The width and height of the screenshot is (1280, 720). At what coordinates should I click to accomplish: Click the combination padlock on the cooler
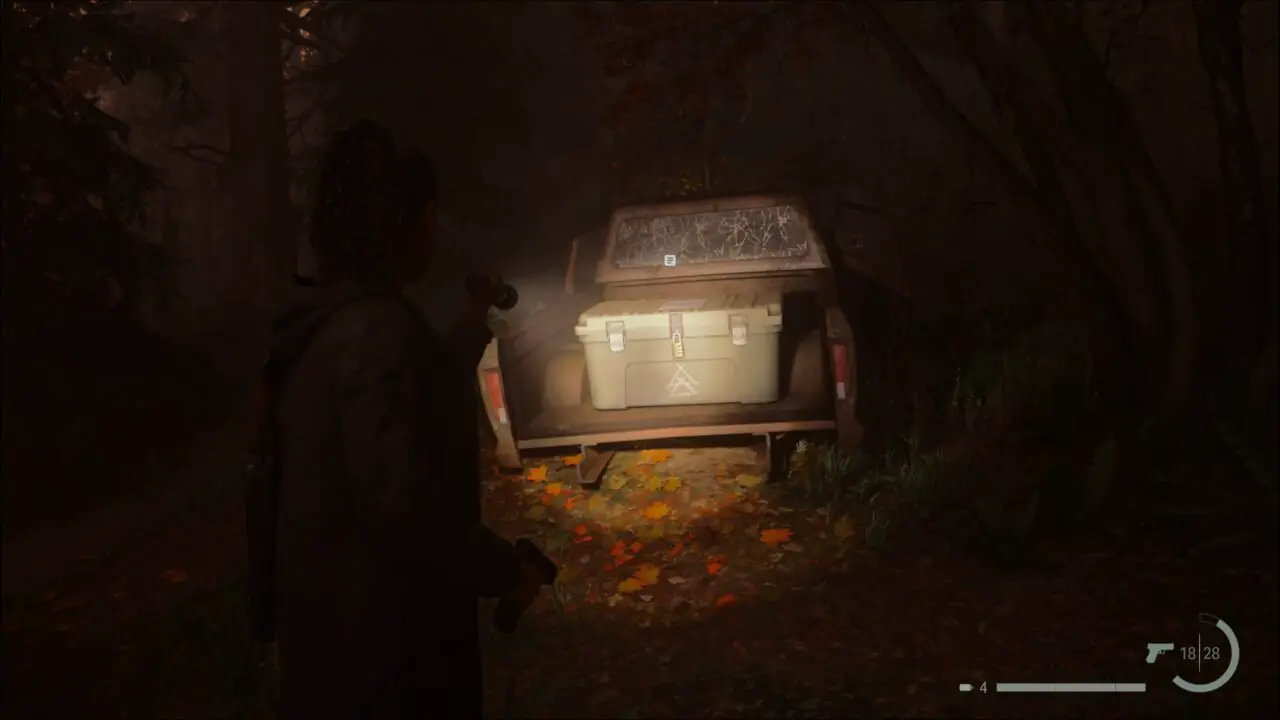(678, 347)
